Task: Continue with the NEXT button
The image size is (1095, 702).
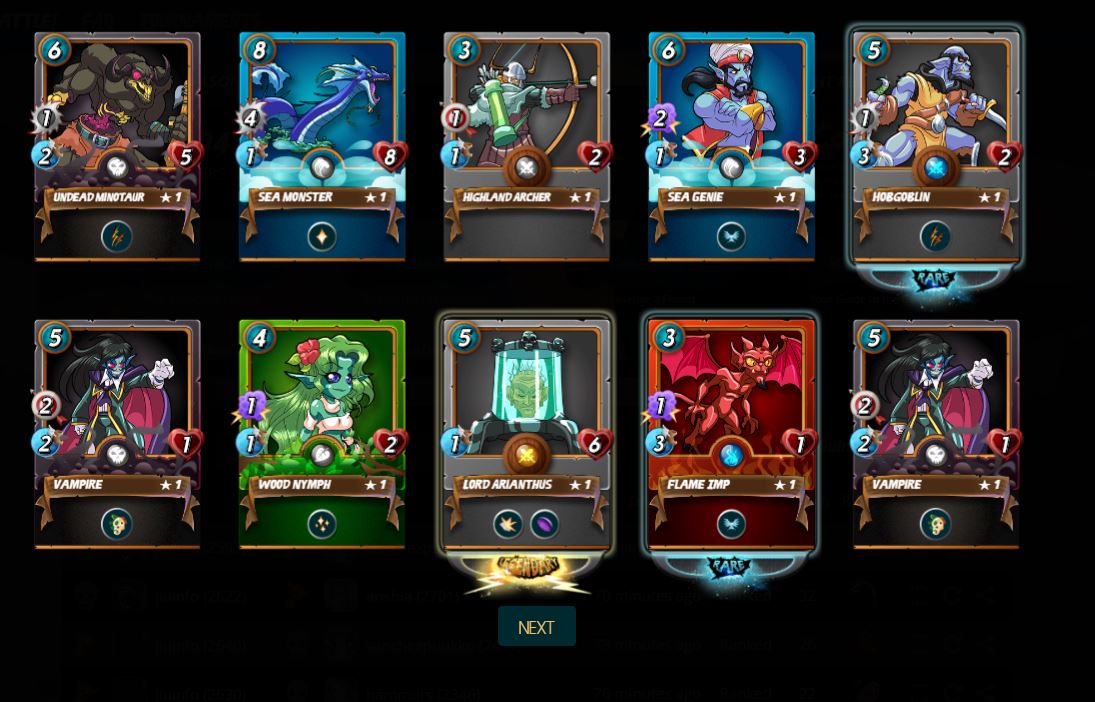Action: point(536,627)
